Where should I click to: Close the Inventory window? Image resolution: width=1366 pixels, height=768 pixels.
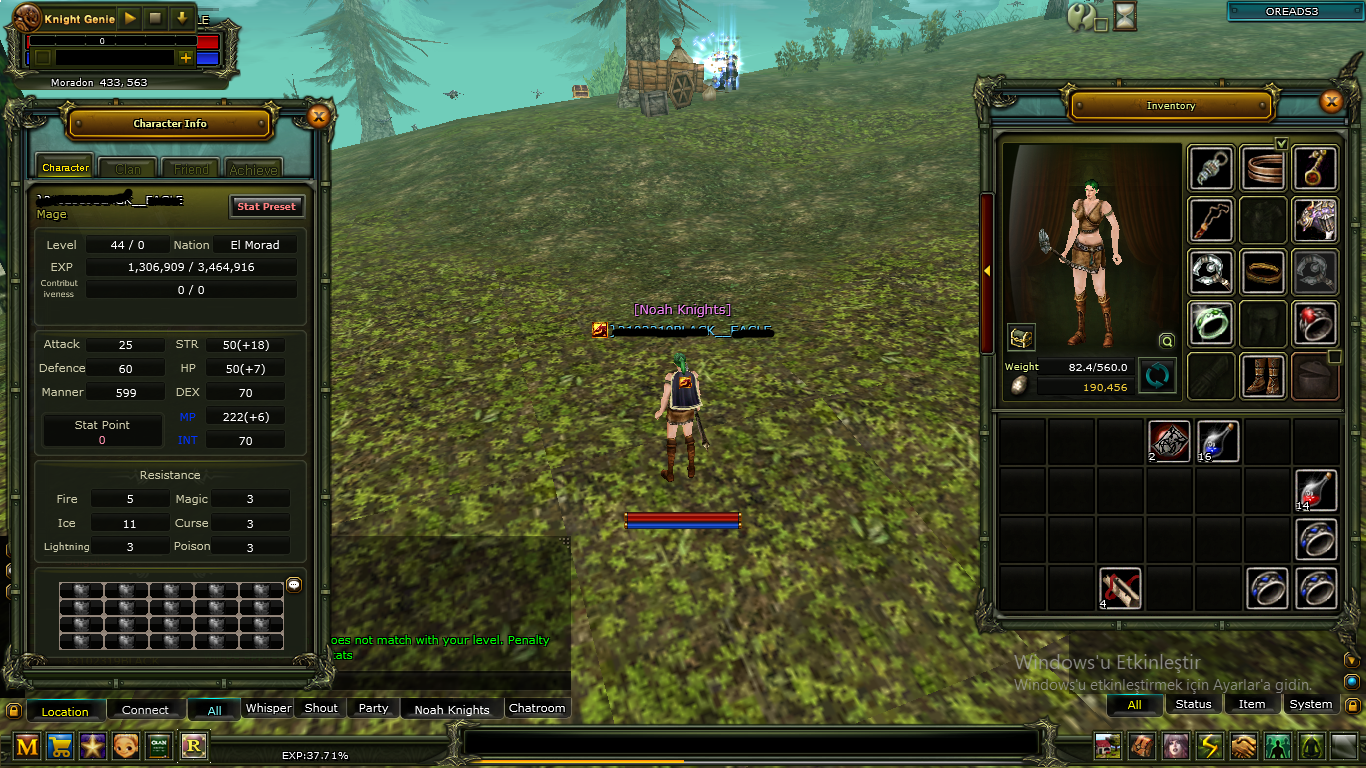[1330, 101]
